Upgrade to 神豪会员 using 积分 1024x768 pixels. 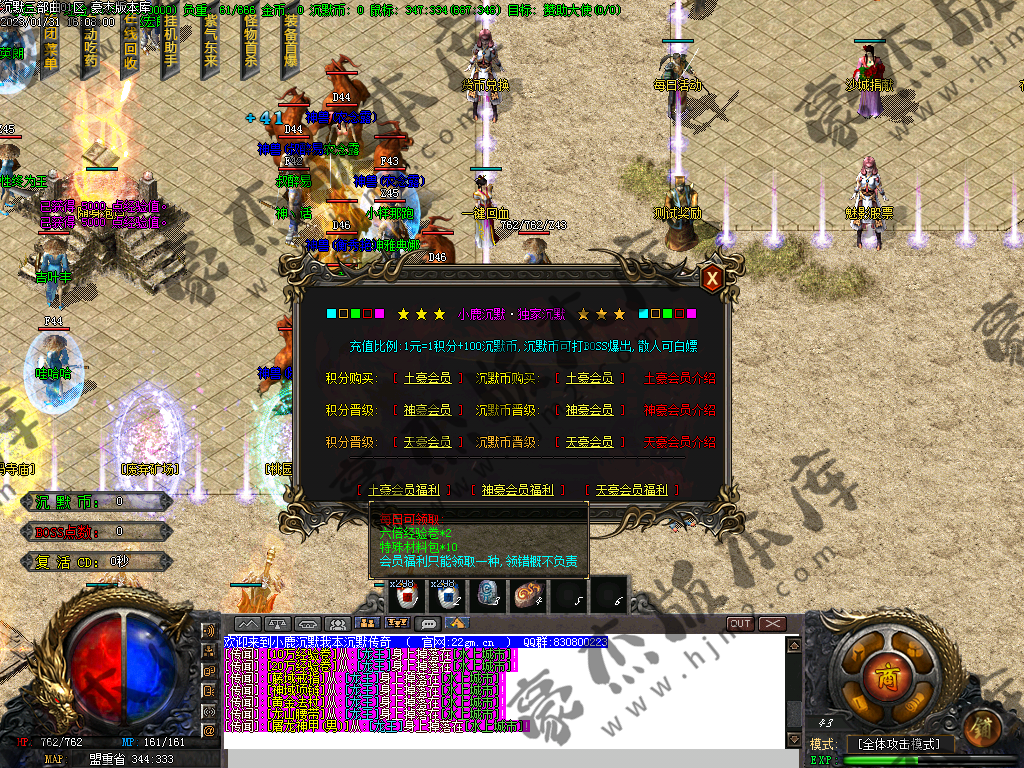coord(427,410)
